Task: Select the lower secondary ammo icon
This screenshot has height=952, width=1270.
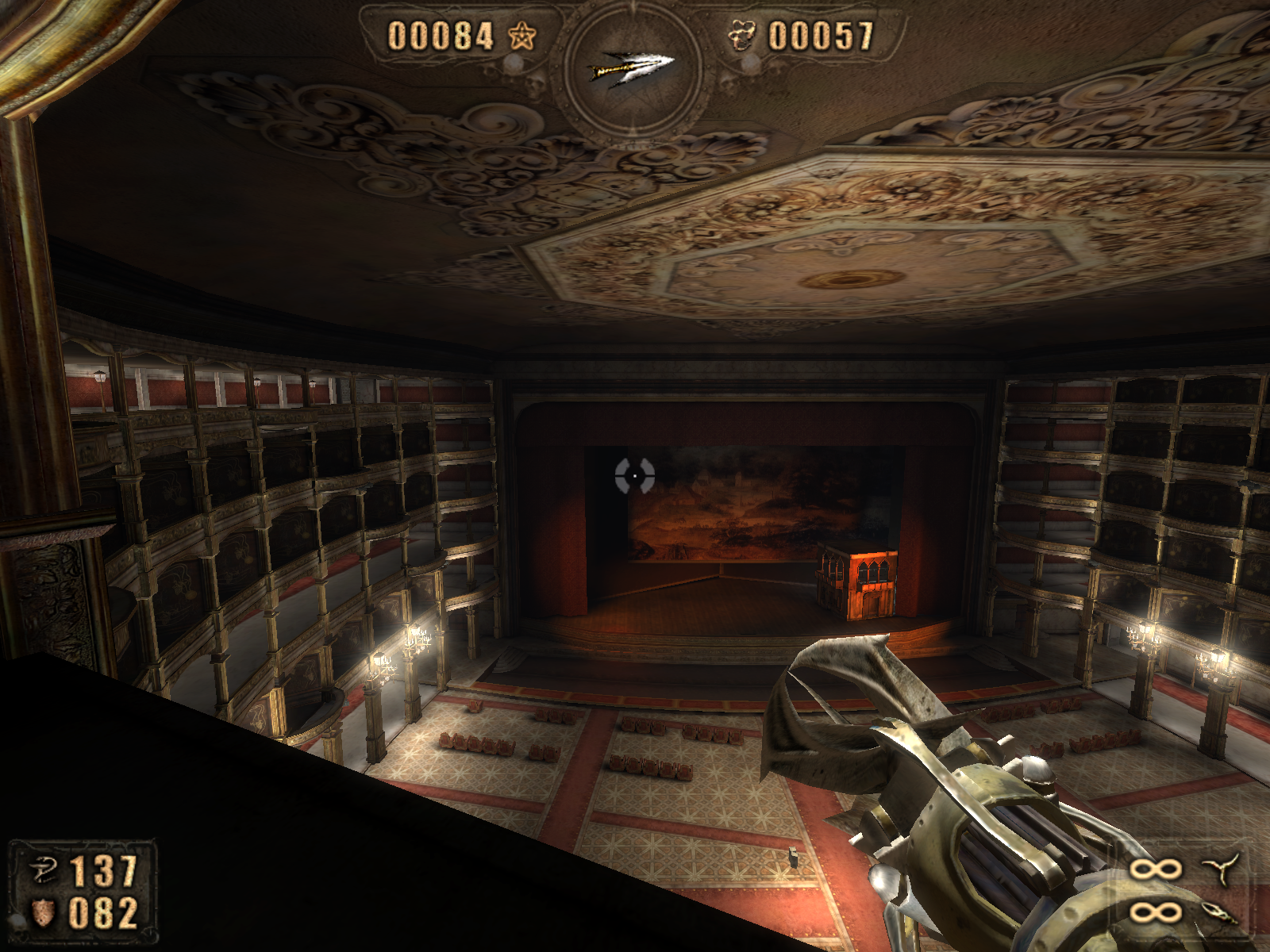Action: coord(1220,913)
